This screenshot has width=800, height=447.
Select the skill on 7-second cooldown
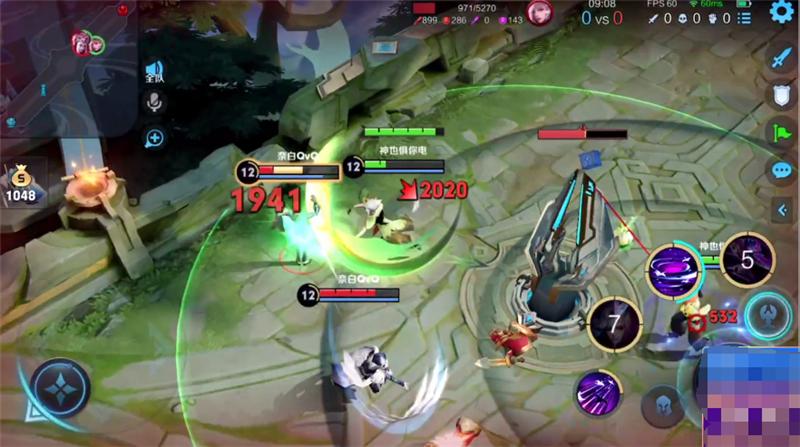point(614,324)
